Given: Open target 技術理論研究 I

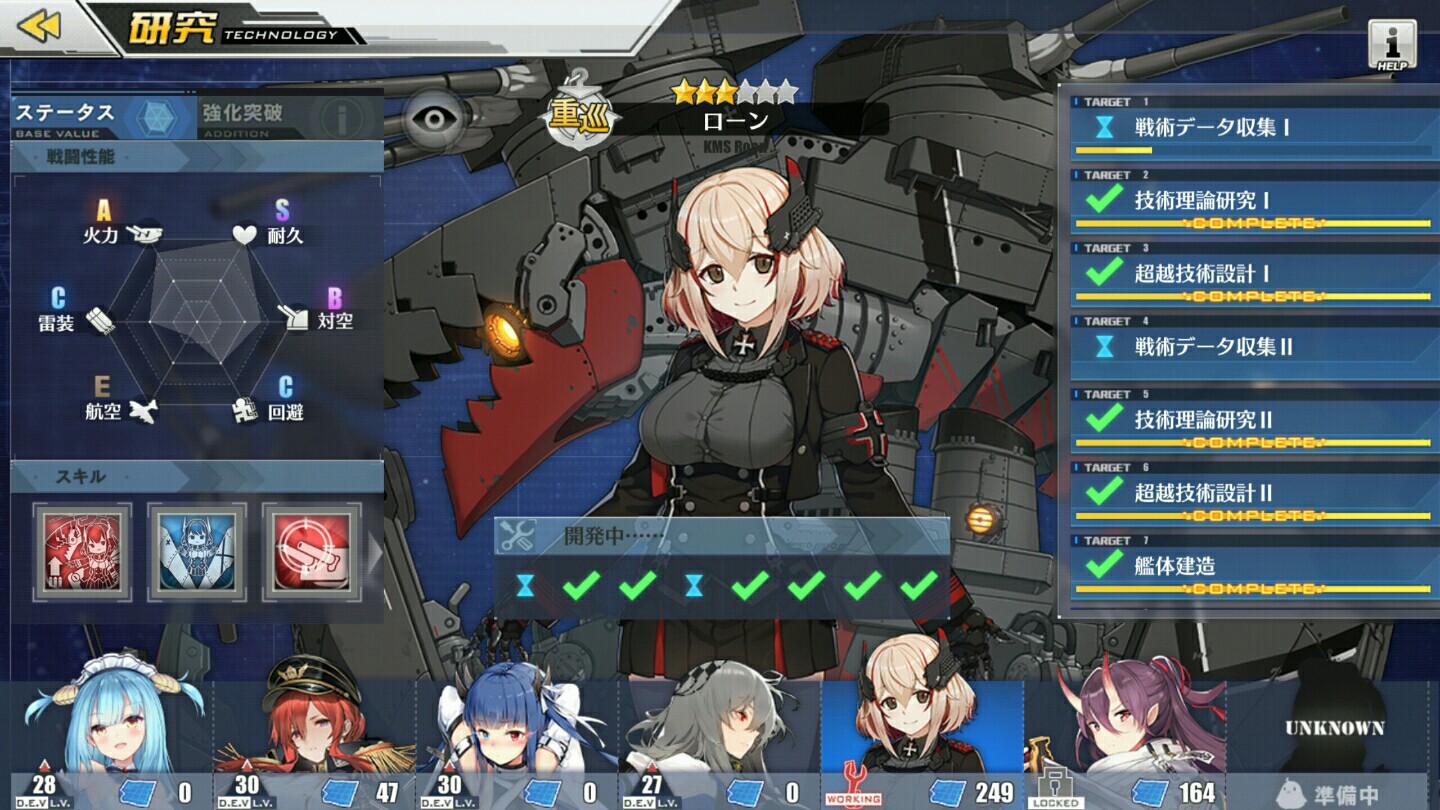Looking at the screenshot, I should (x=1250, y=202).
